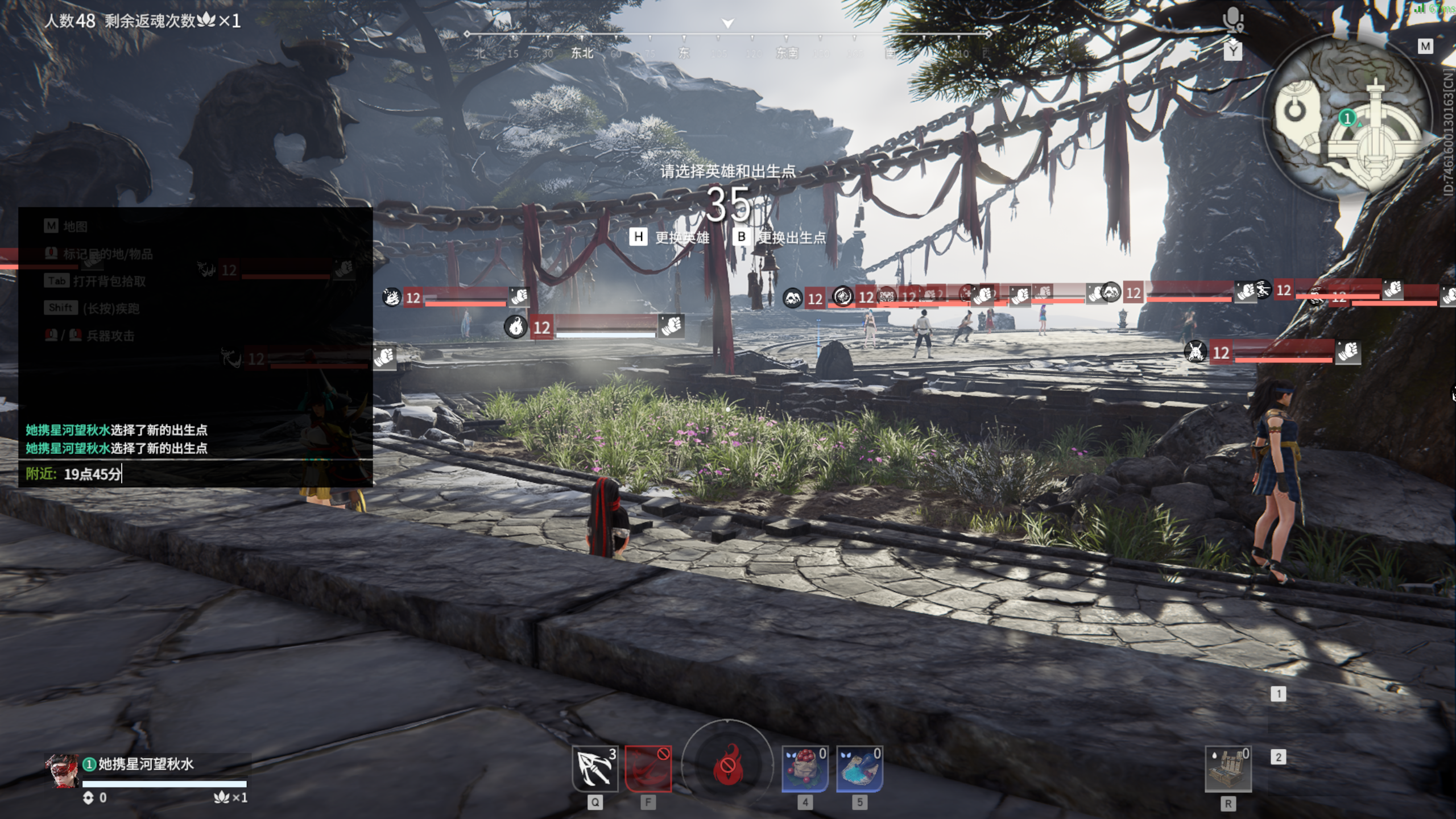Click the player portrait avatar
This screenshot has width=1456, height=819.
[62, 771]
